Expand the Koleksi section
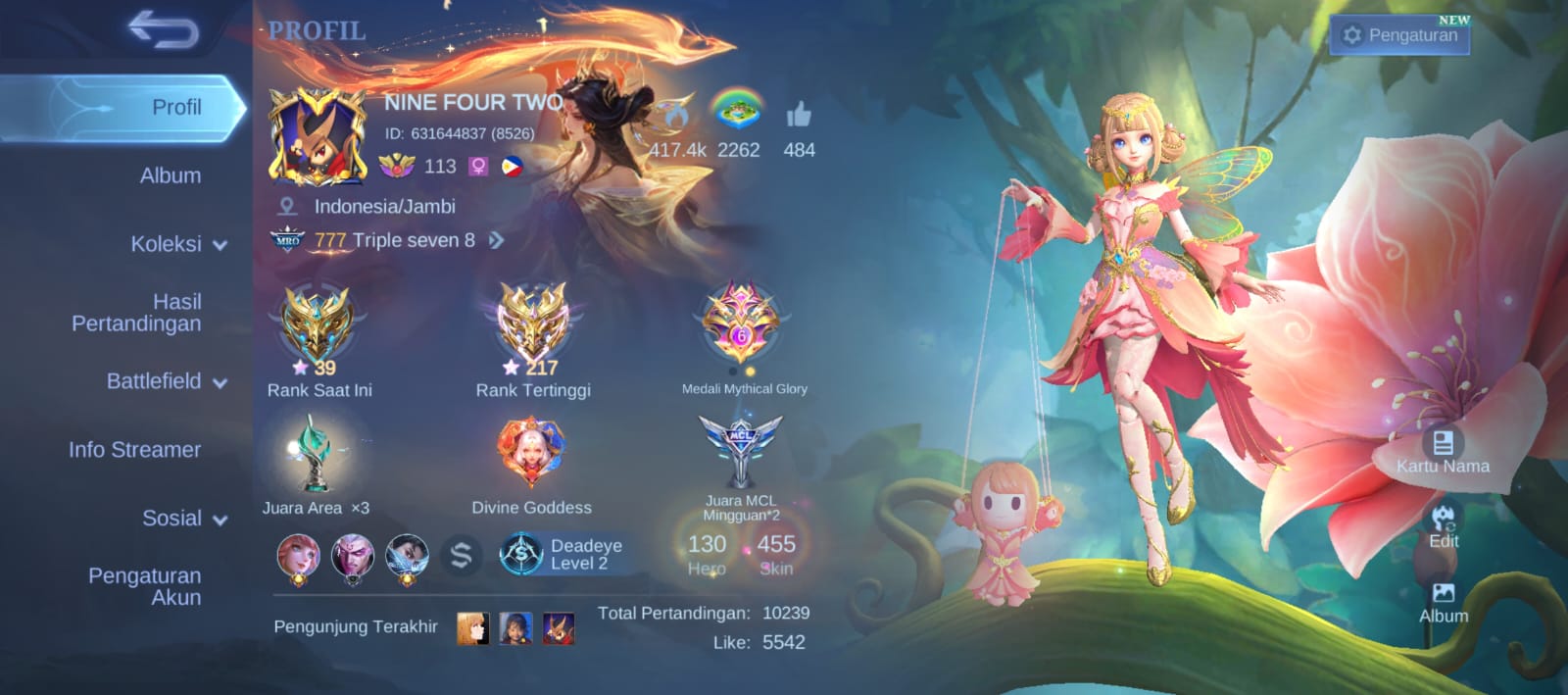 (177, 244)
